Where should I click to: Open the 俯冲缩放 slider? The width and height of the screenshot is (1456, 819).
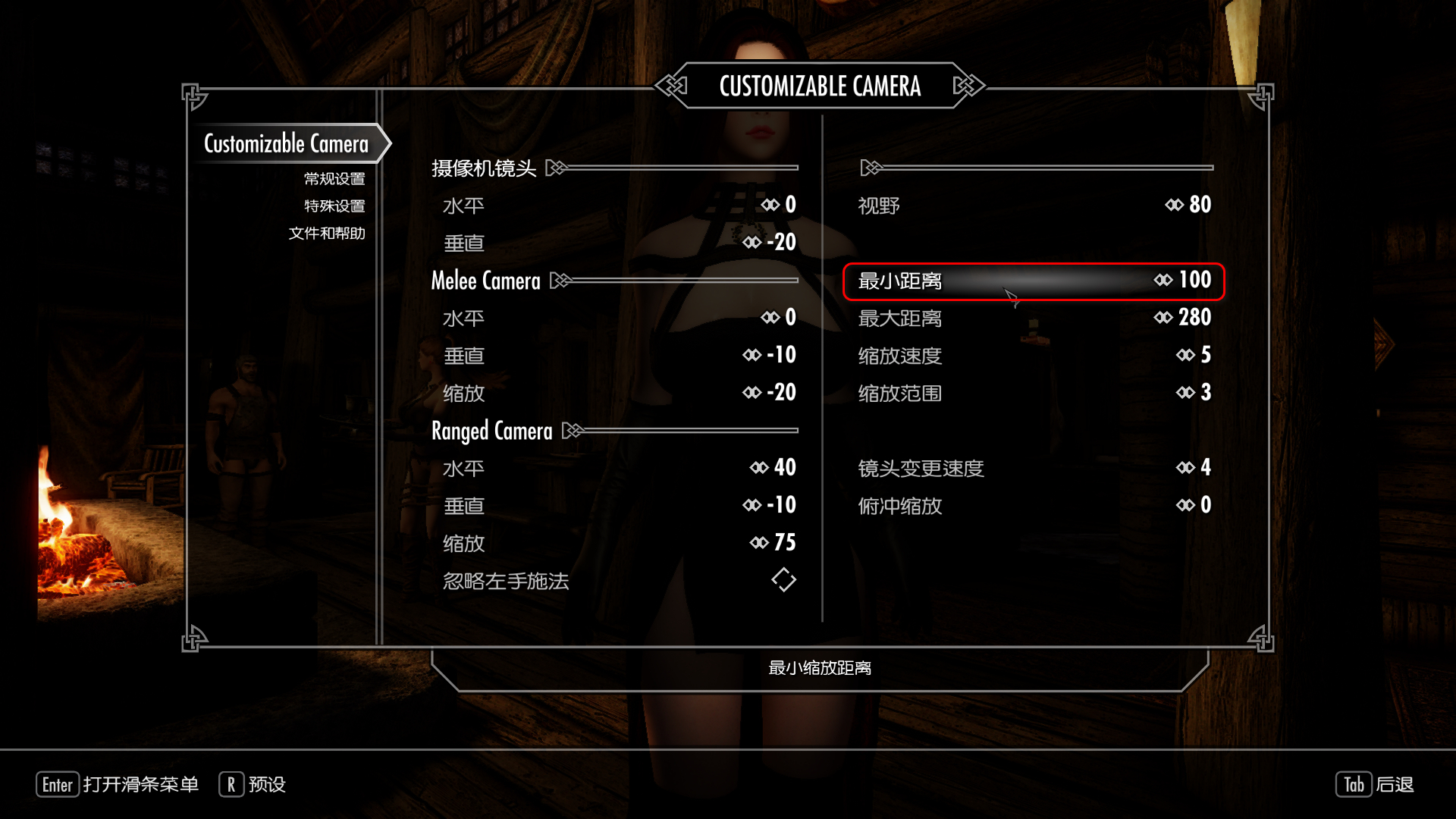point(1034,506)
